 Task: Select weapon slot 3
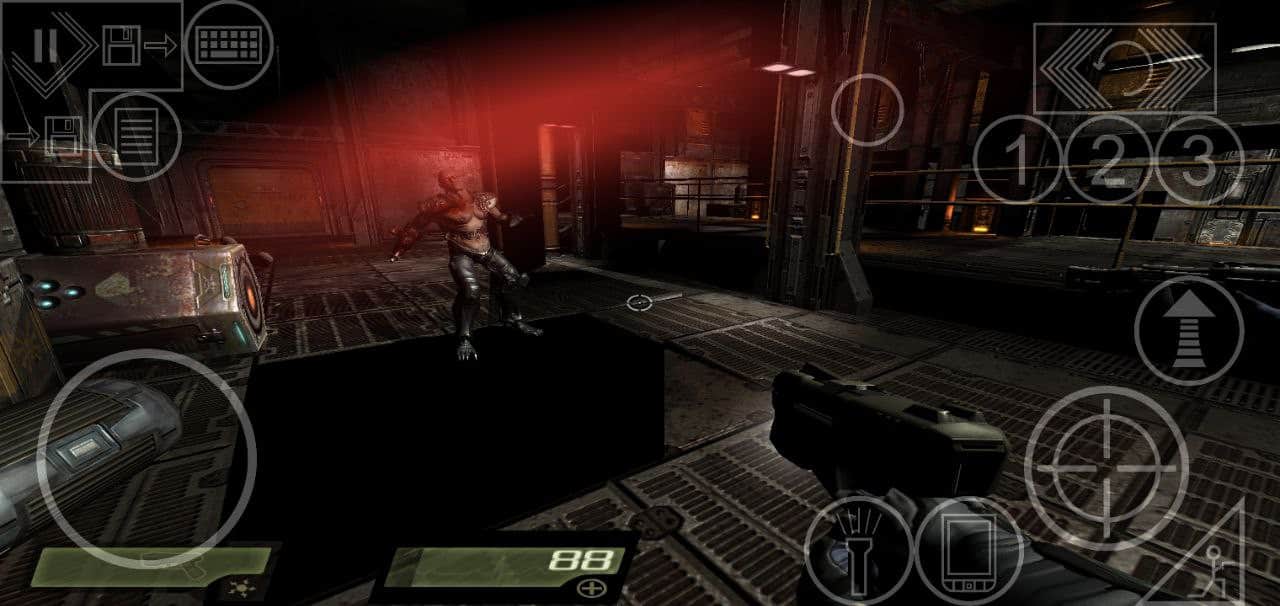coord(1198,160)
